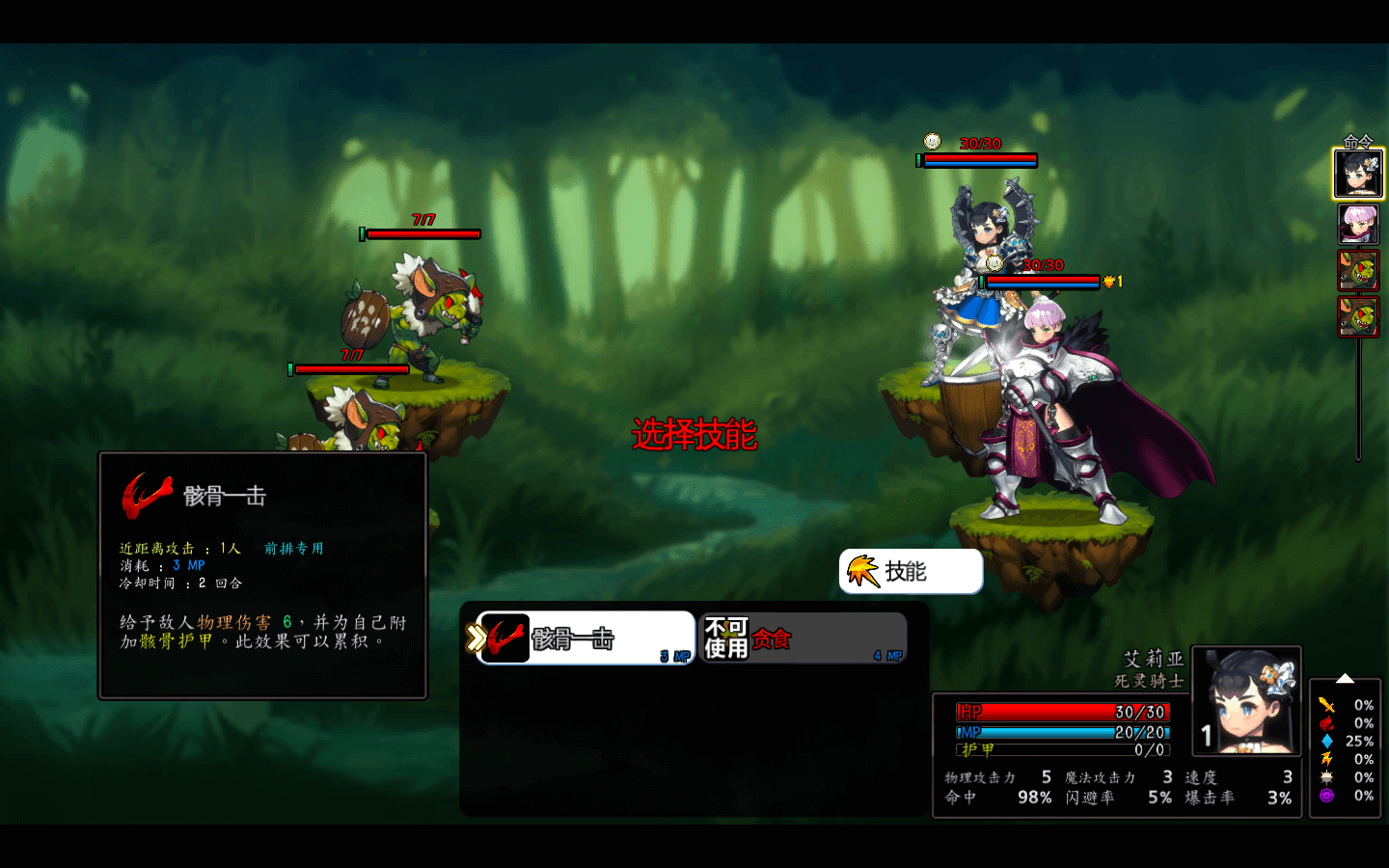Click 艾莉亚's large portrait in status panel
This screenshot has height=868, width=1389.
(x=1246, y=701)
